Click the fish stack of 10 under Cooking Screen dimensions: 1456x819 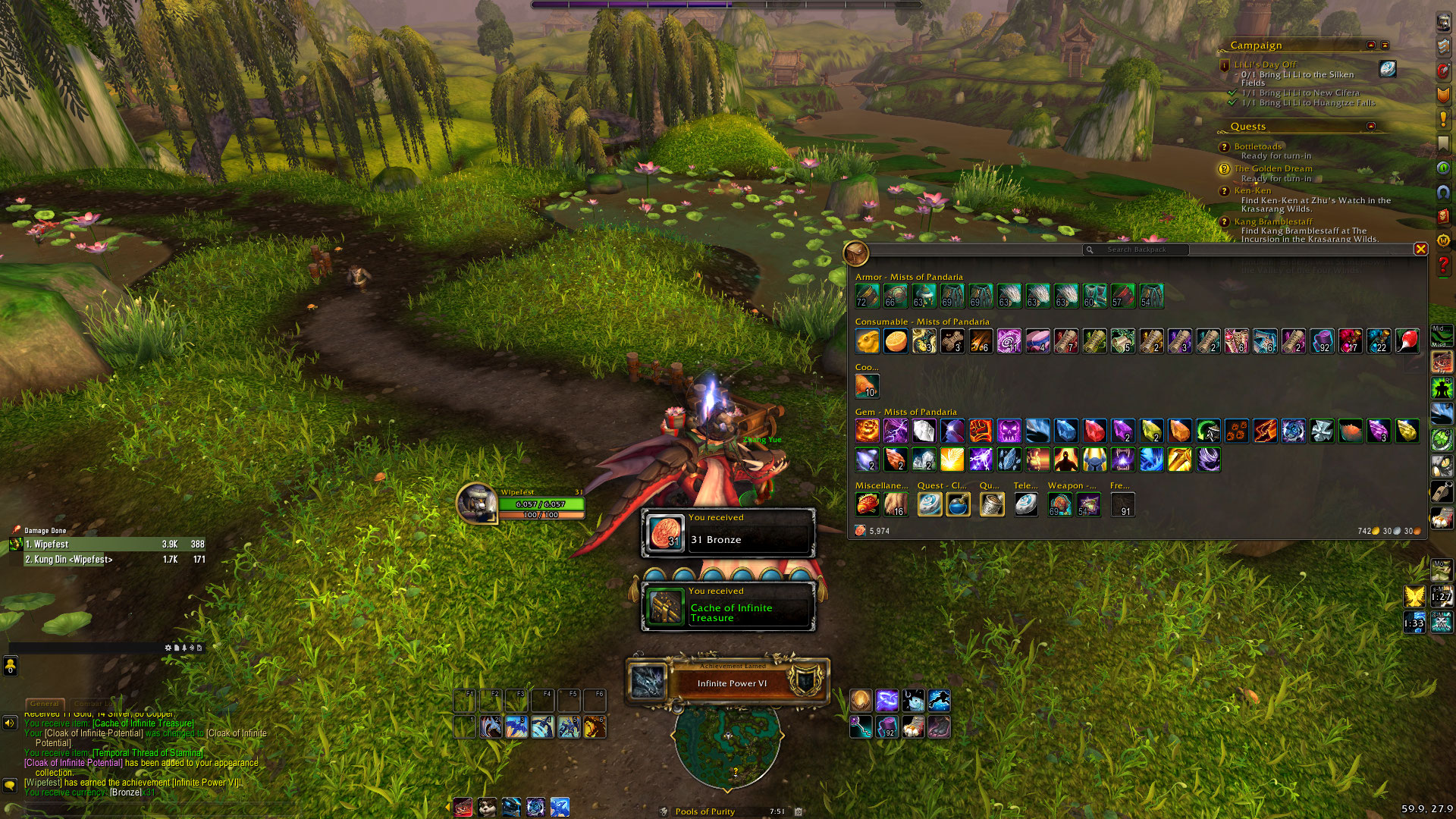[868, 386]
